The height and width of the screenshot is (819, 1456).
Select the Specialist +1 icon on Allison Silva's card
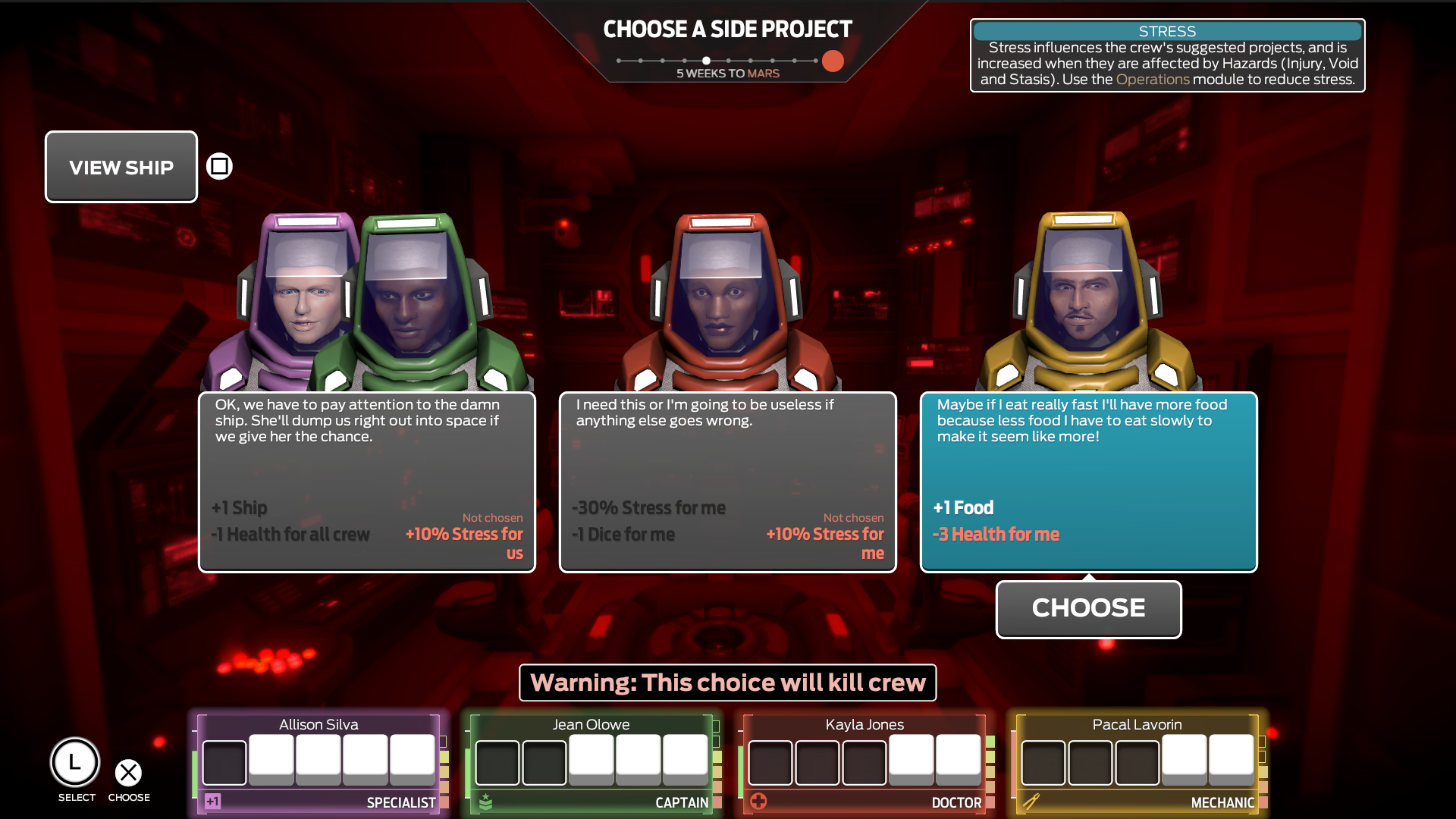point(213,800)
